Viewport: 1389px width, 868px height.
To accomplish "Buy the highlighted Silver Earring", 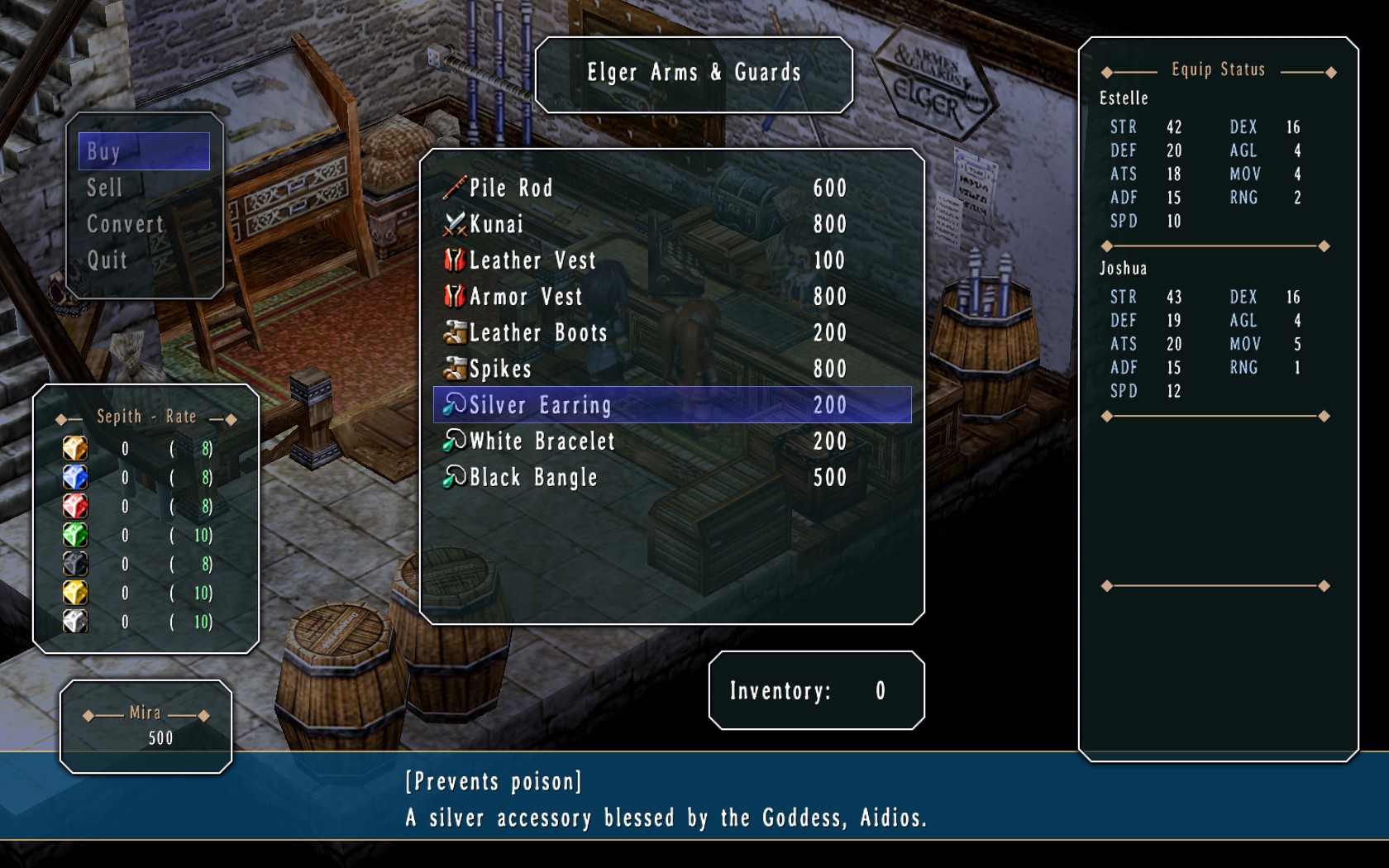I will [671, 405].
